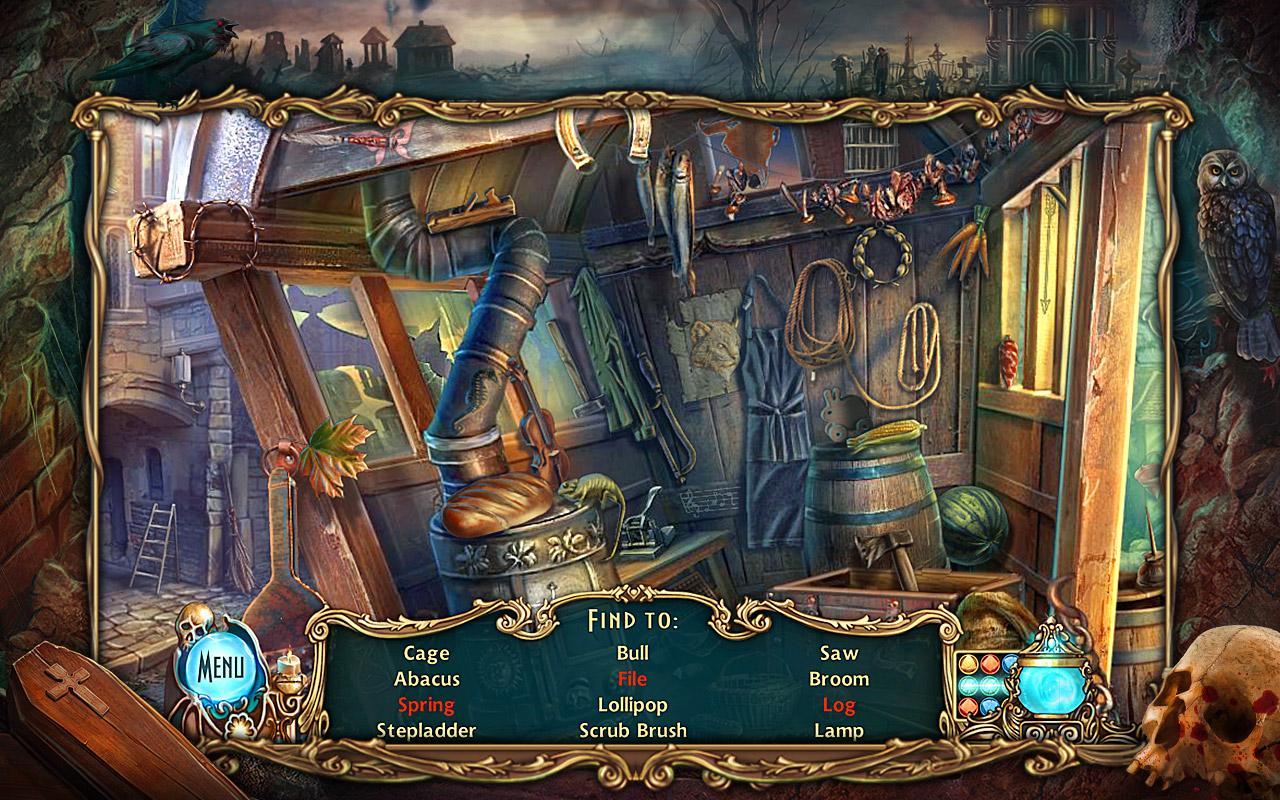Click 'Scrub Brush' in the find list

[x=632, y=728]
